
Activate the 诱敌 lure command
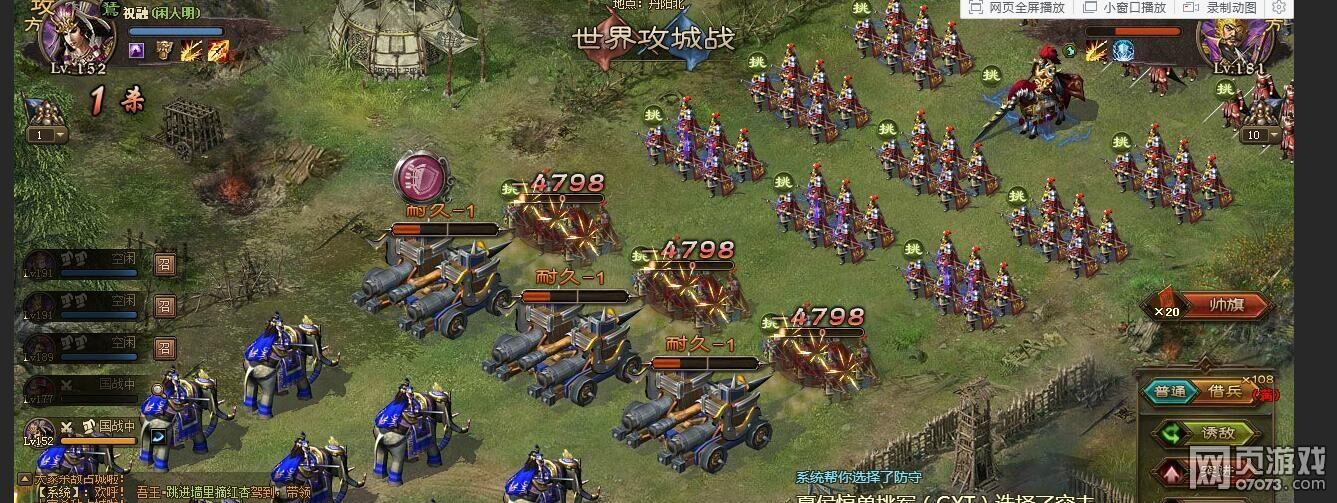(x=1210, y=433)
